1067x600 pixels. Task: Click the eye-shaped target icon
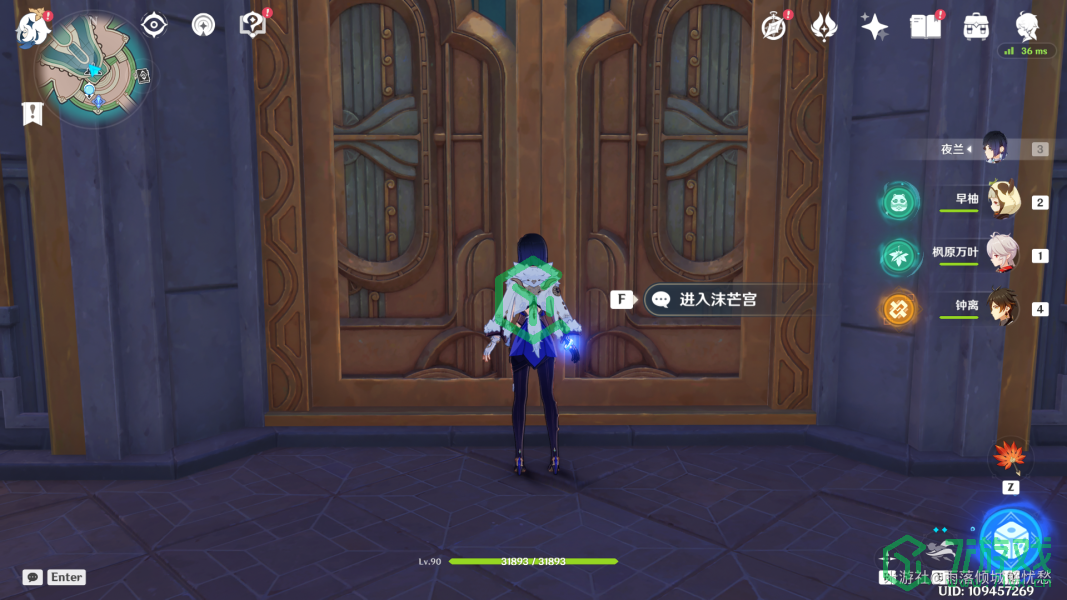point(154,24)
